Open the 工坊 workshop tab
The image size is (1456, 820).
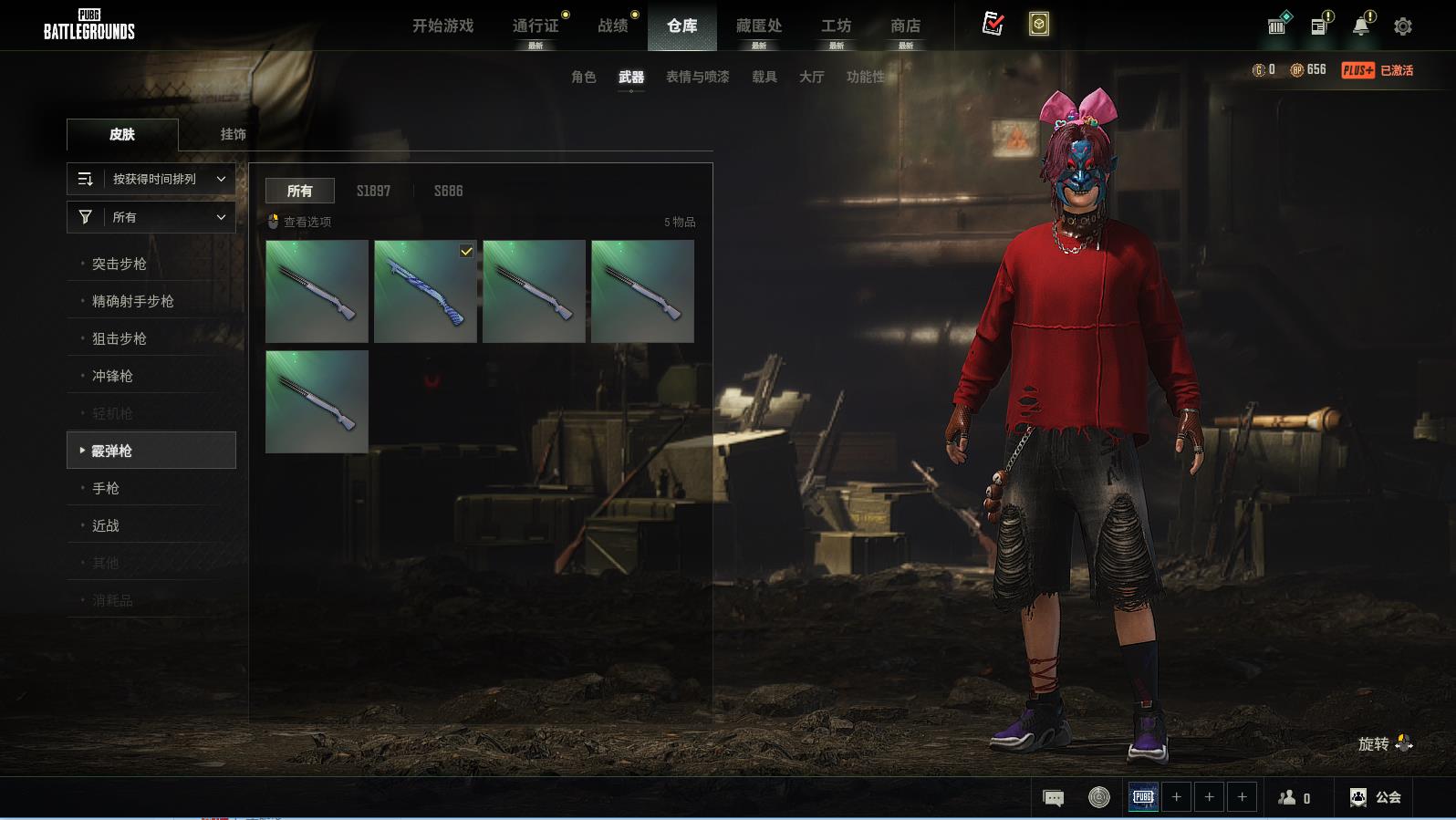tap(836, 26)
